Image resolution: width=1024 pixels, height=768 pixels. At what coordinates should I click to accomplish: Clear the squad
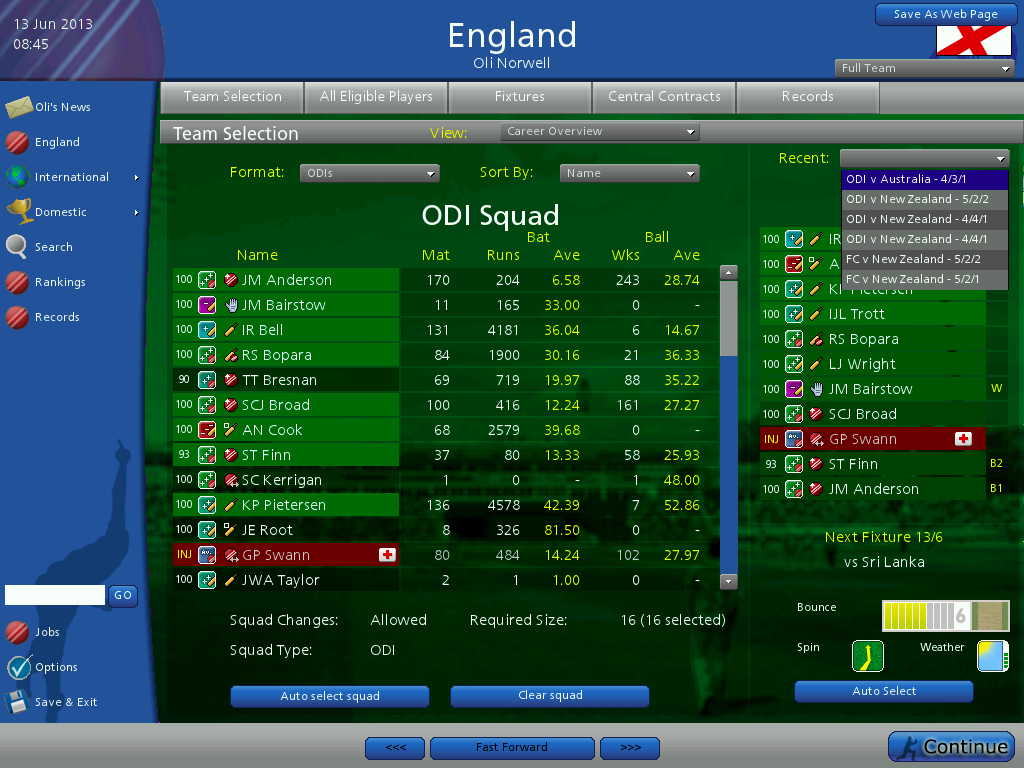pyautogui.click(x=550, y=696)
